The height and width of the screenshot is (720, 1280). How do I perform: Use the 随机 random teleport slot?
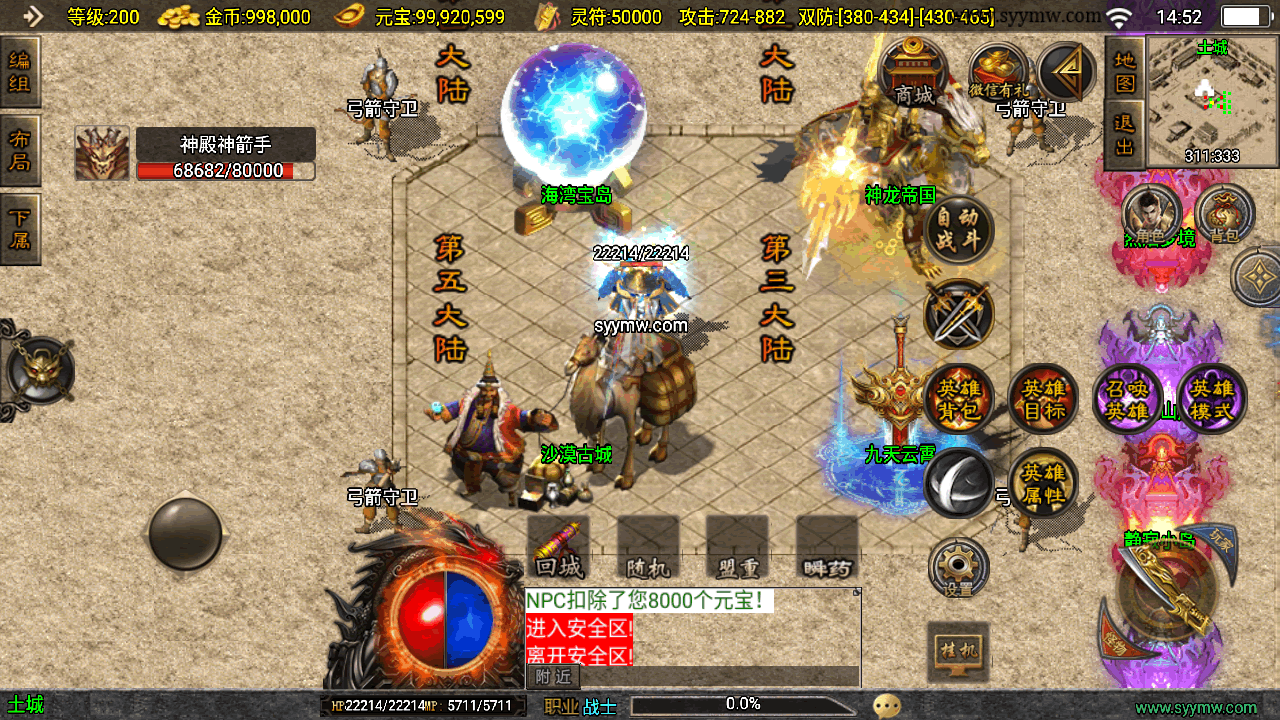pyautogui.click(x=648, y=547)
